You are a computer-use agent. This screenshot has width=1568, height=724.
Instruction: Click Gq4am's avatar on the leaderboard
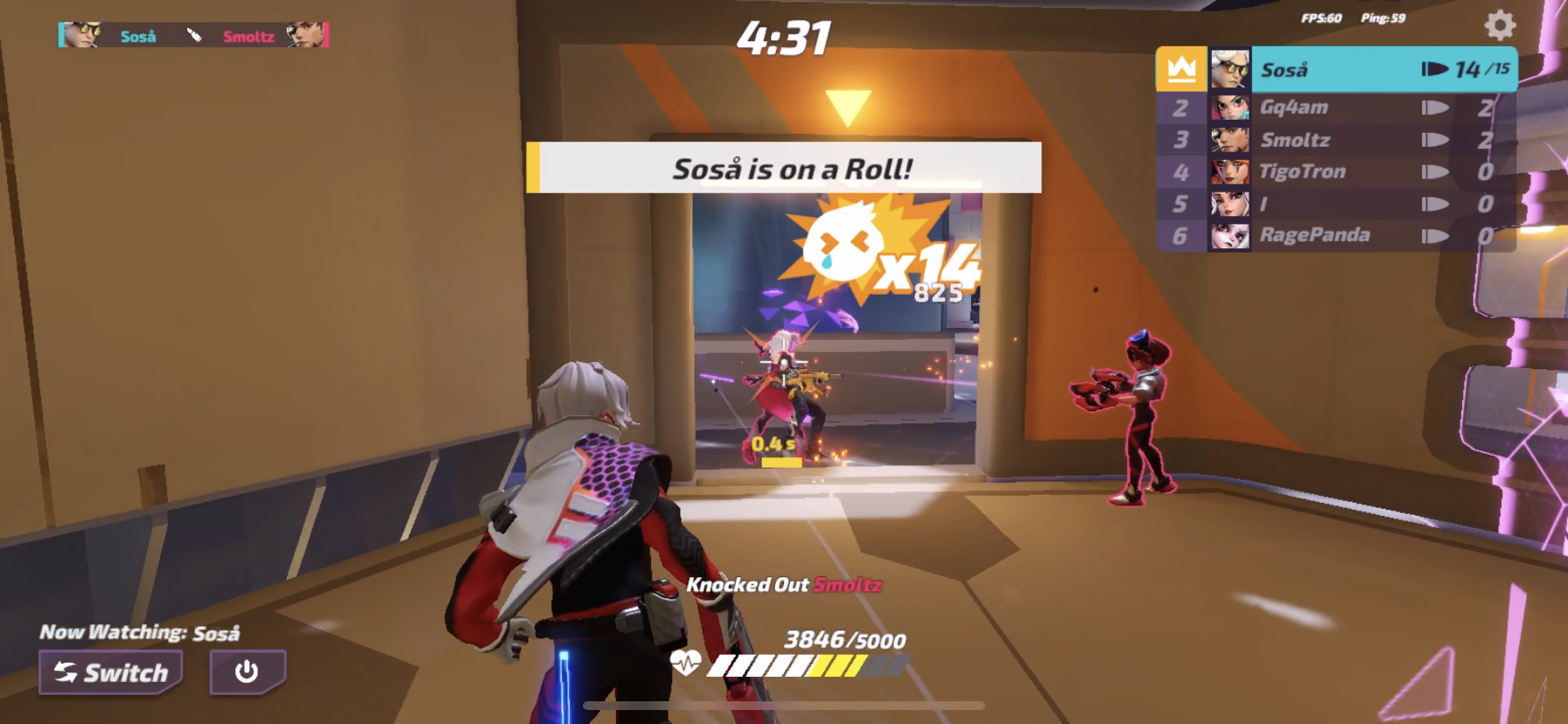click(1230, 107)
